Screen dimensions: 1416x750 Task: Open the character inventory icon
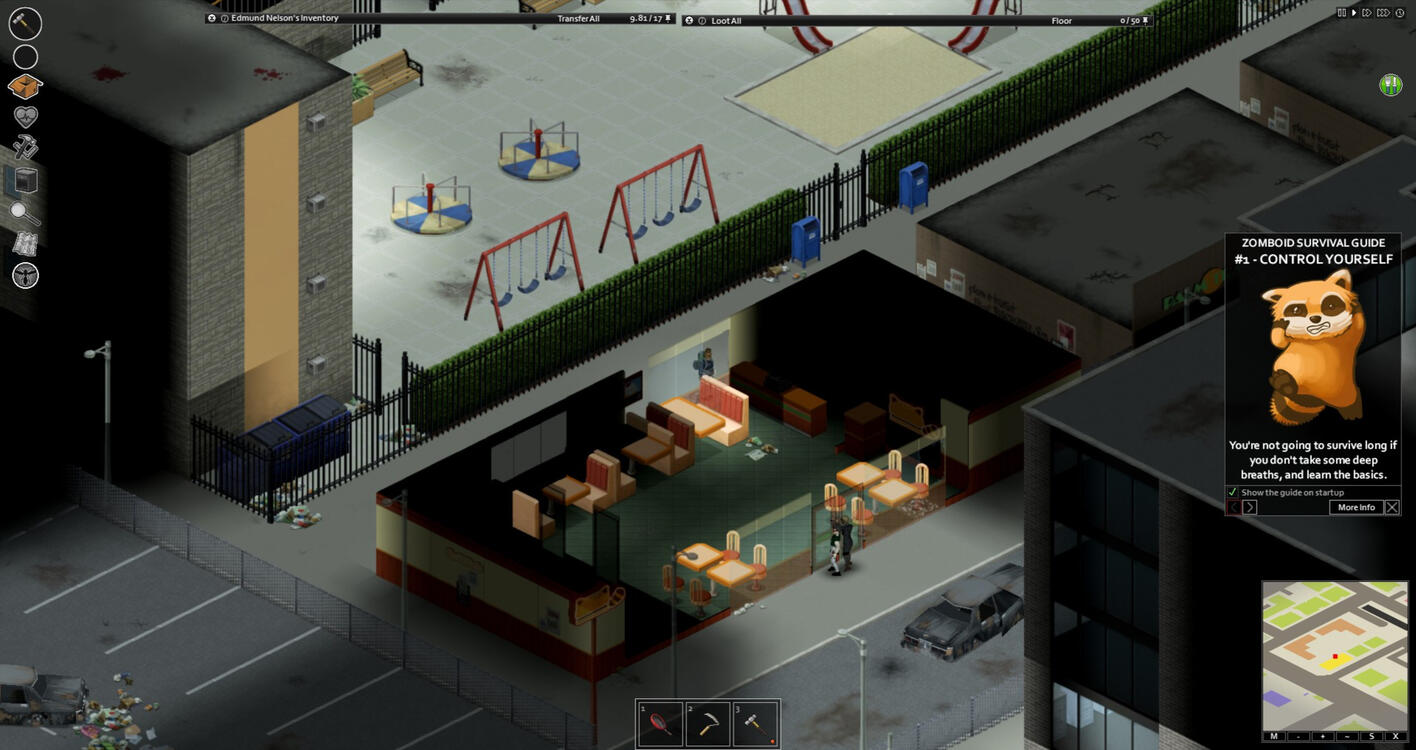(x=25, y=87)
